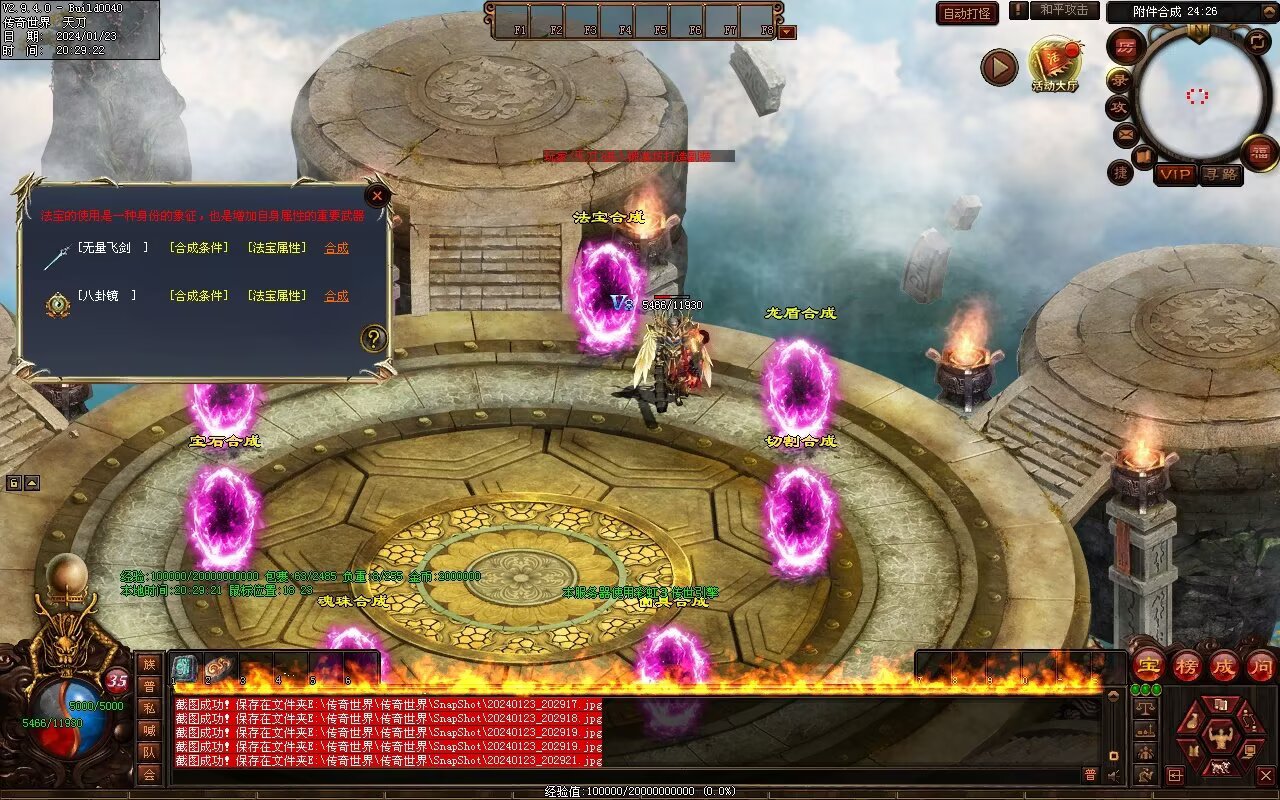1280x800 pixels.
Task: Open the 宝 treasure shop button
Action: (1149, 665)
